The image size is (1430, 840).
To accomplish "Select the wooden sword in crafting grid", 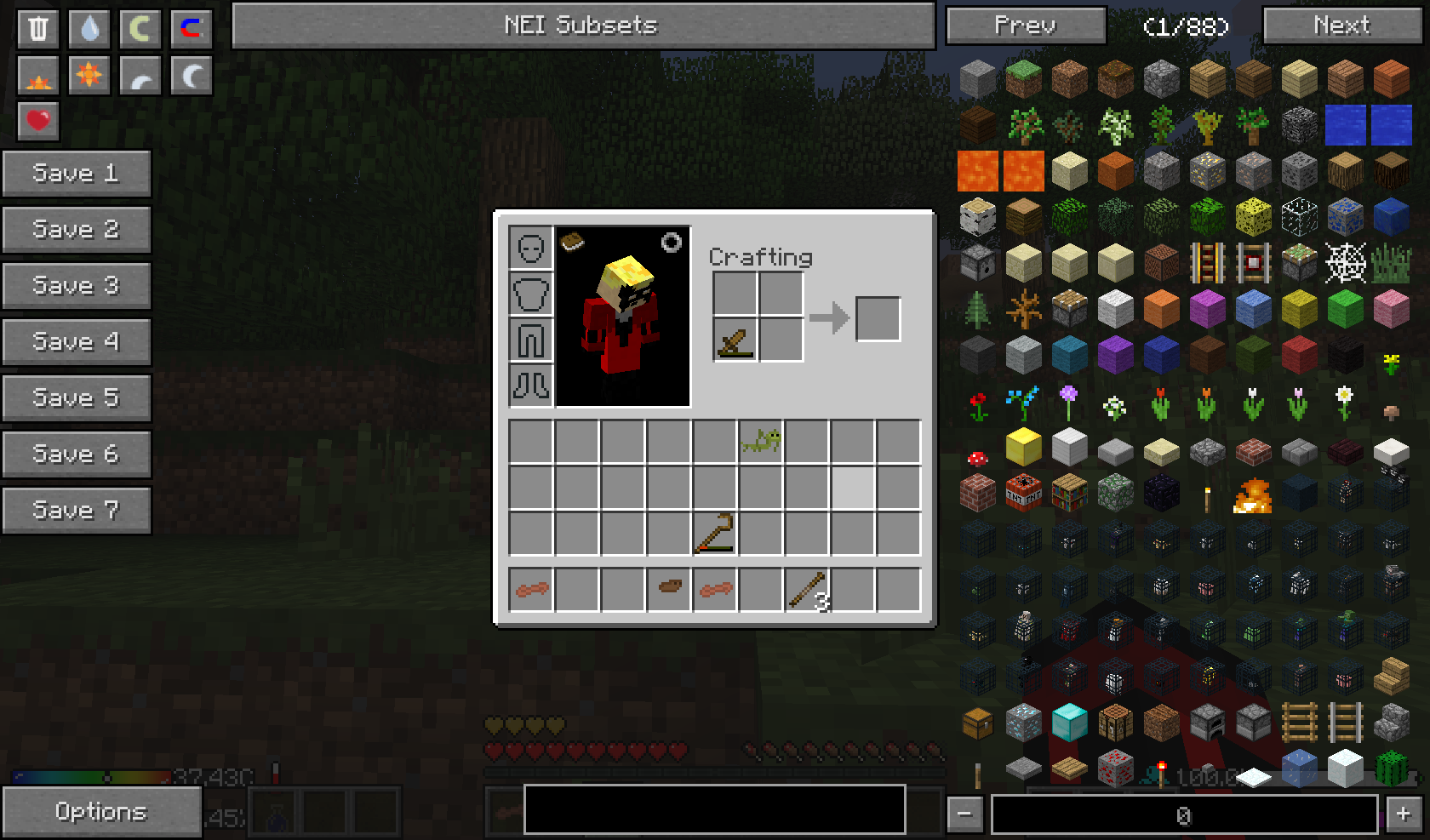I will coord(735,340).
